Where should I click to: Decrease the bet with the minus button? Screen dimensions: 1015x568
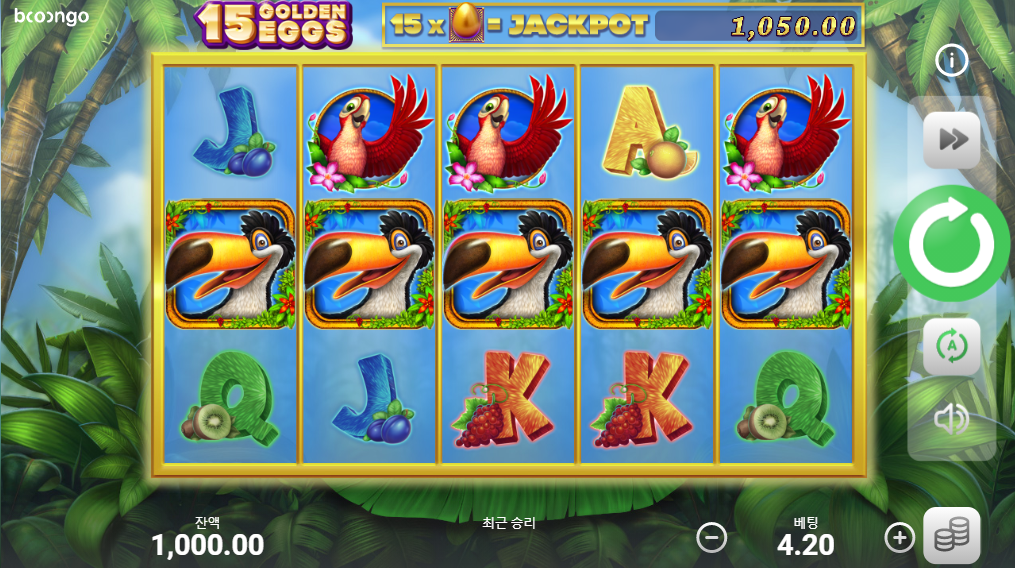coord(711,538)
